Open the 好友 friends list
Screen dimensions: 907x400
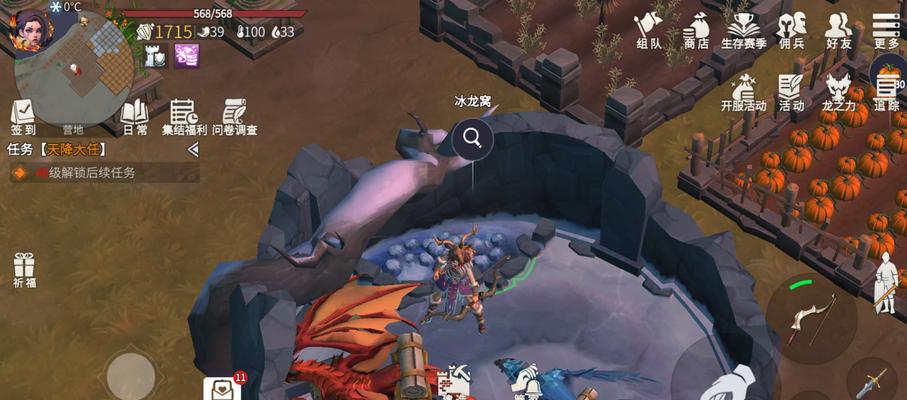tap(839, 29)
